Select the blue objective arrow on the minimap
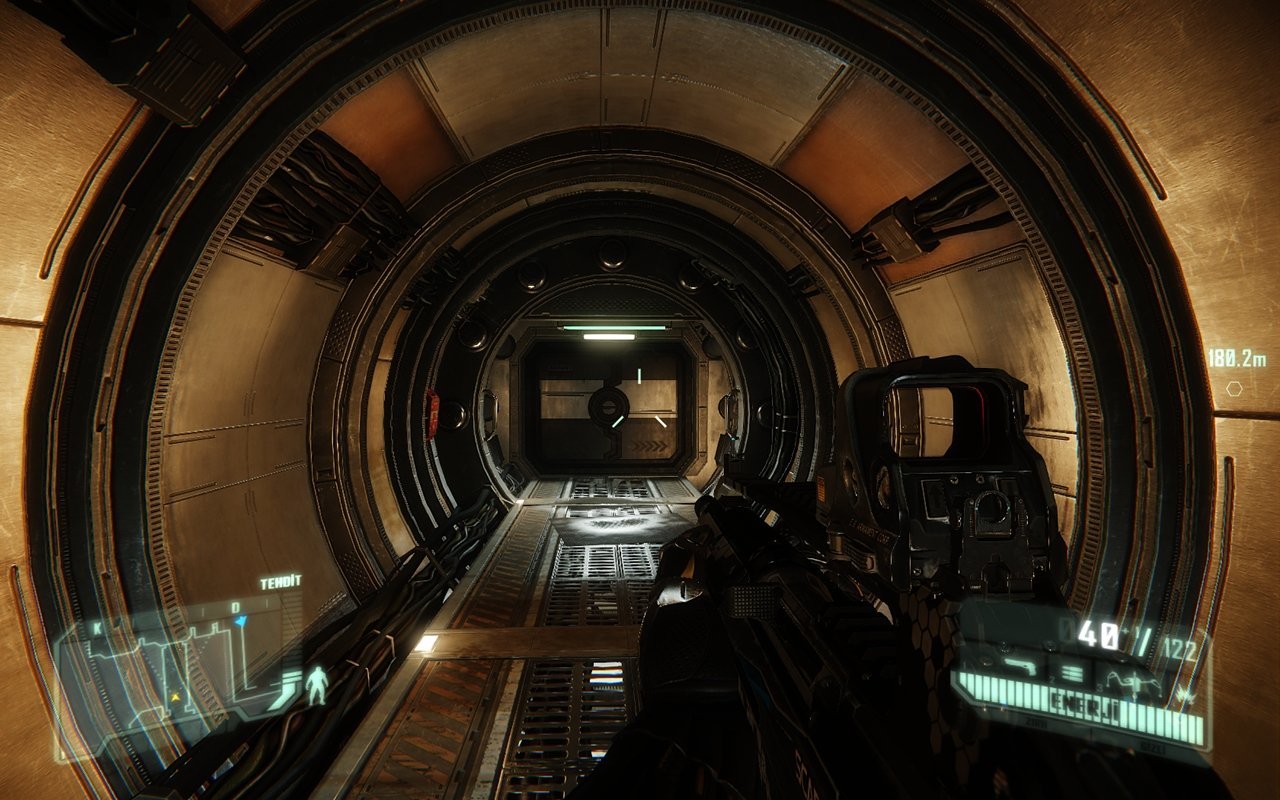The height and width of the screenshot is (800, 1280). point(240,621)
